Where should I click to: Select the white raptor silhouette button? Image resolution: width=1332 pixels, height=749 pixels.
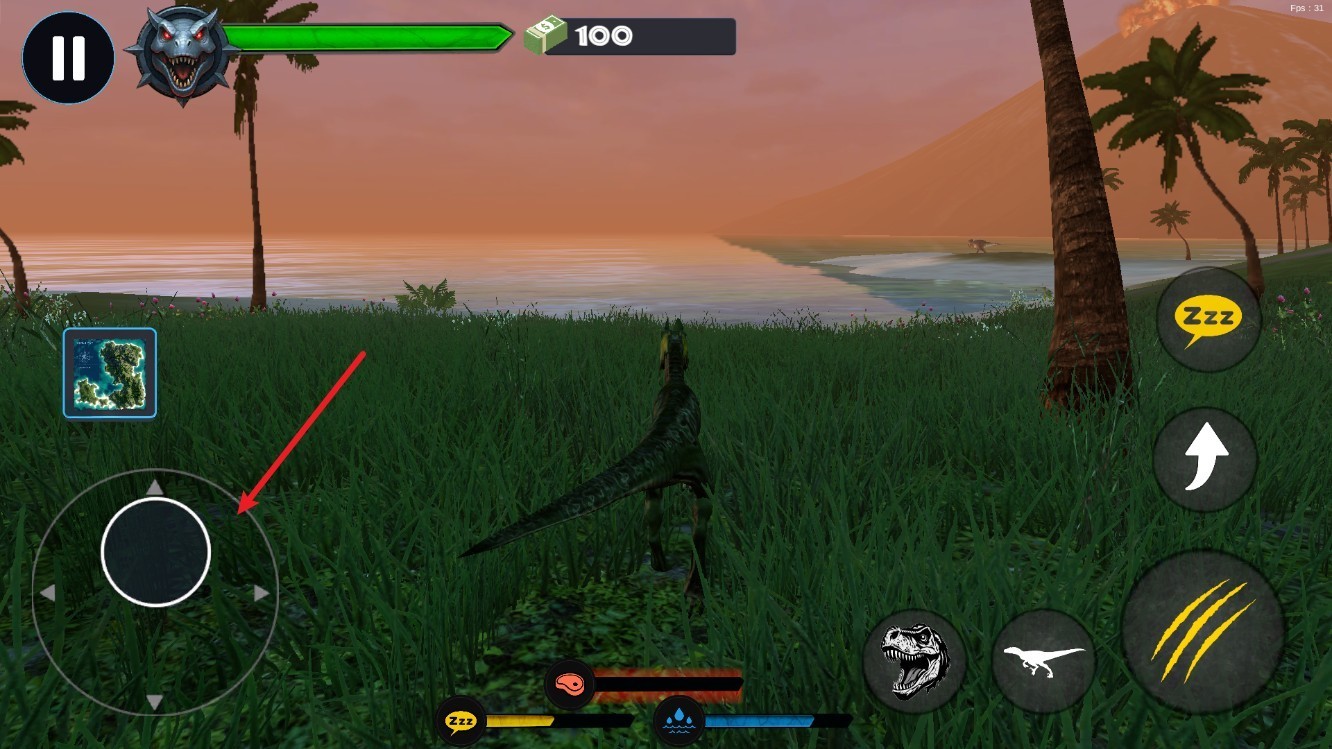tap(1043, 660)
